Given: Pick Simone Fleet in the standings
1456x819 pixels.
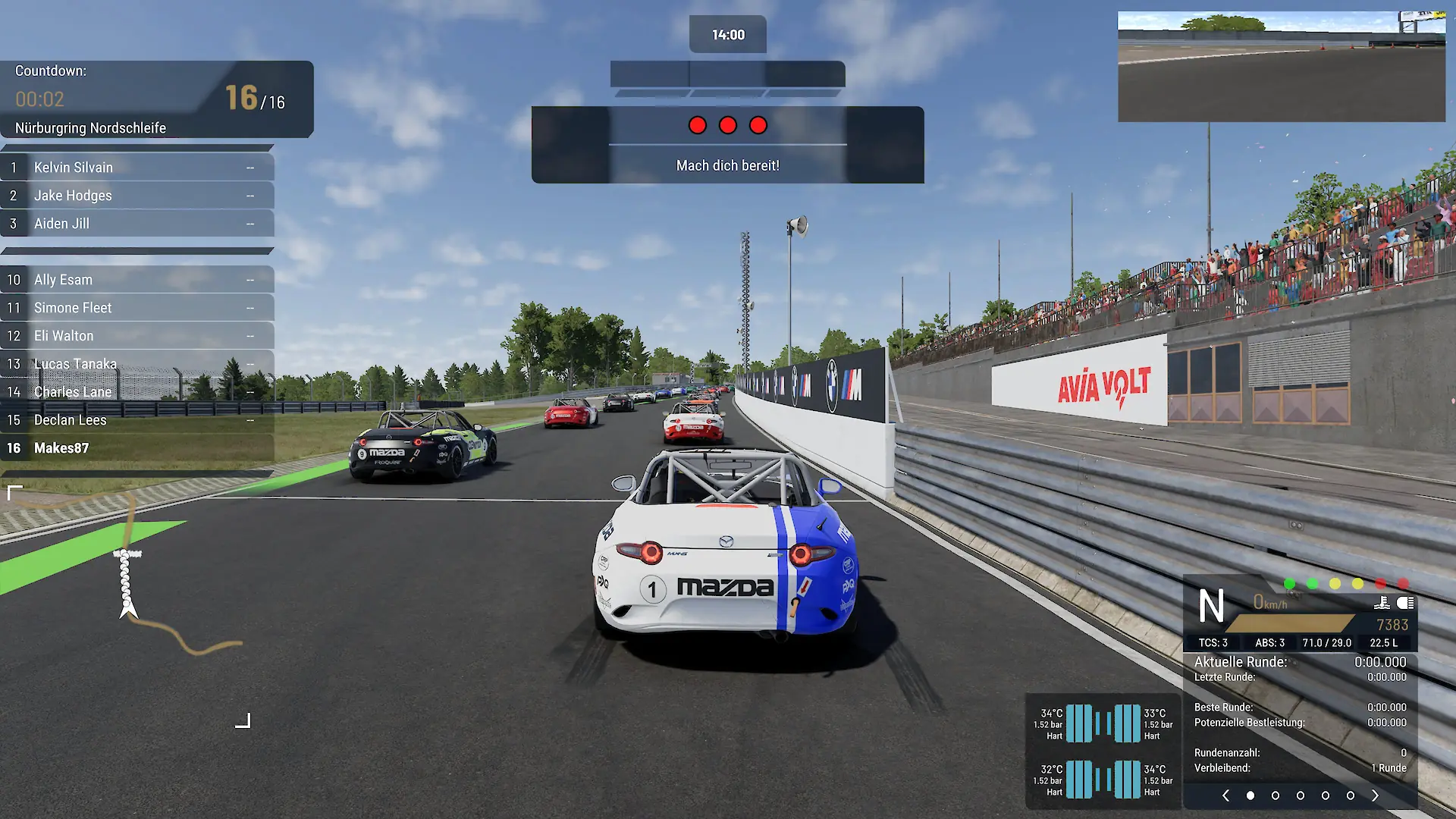Looking at the screenshot, I should [x=136, y=308].
